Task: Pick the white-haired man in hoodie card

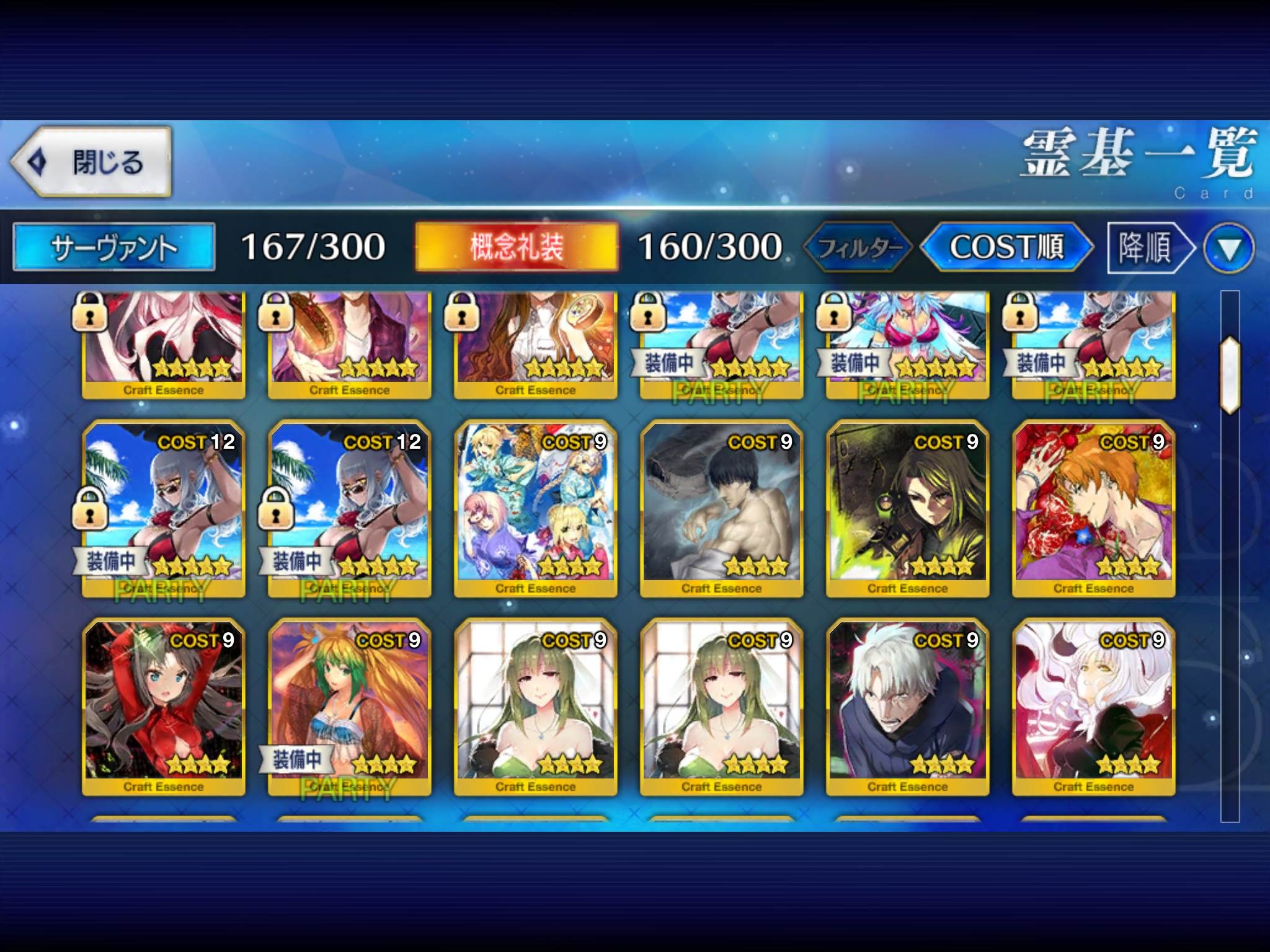Action: pyautogui.click(x=908, y=707)
